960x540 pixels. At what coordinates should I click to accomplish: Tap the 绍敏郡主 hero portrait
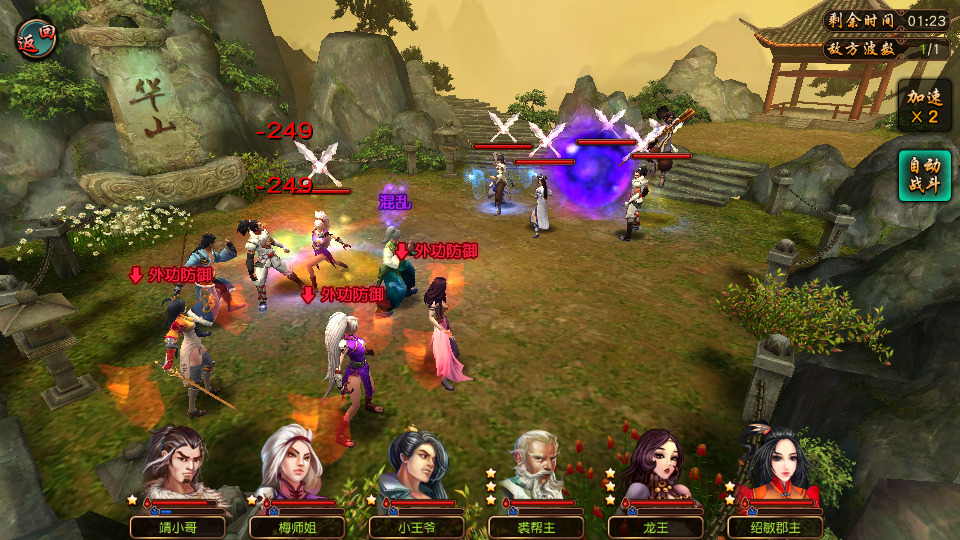(x=776, y=468)
